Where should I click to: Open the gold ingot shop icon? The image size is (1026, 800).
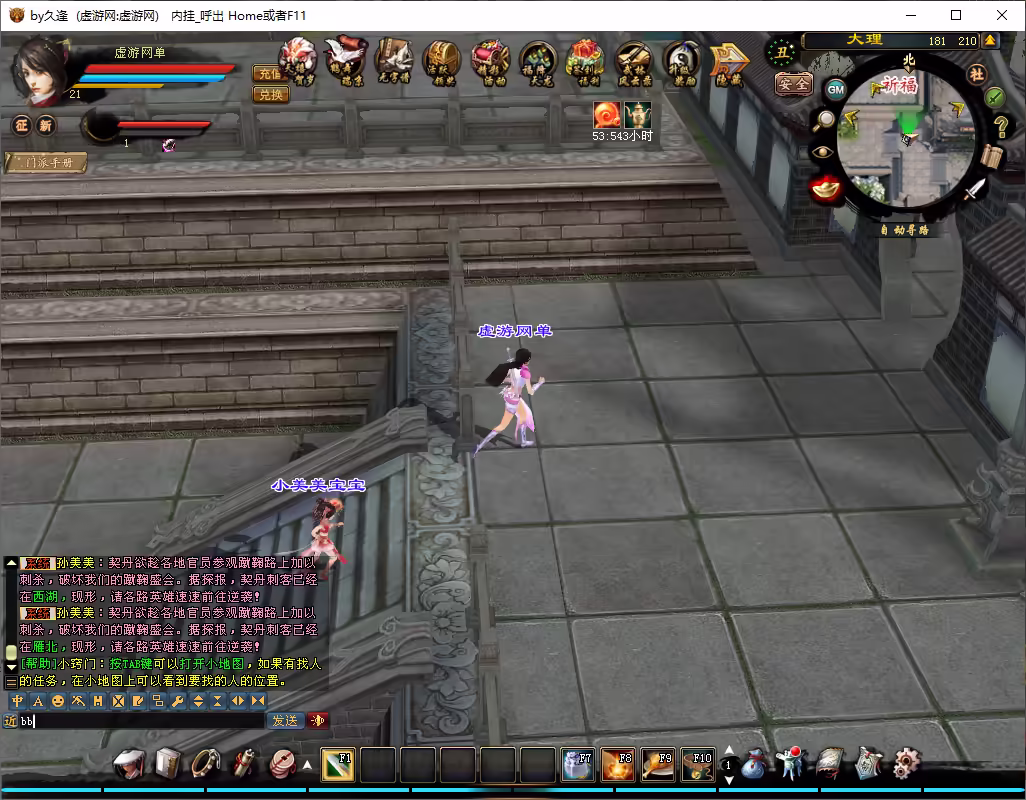pos(826,187)
